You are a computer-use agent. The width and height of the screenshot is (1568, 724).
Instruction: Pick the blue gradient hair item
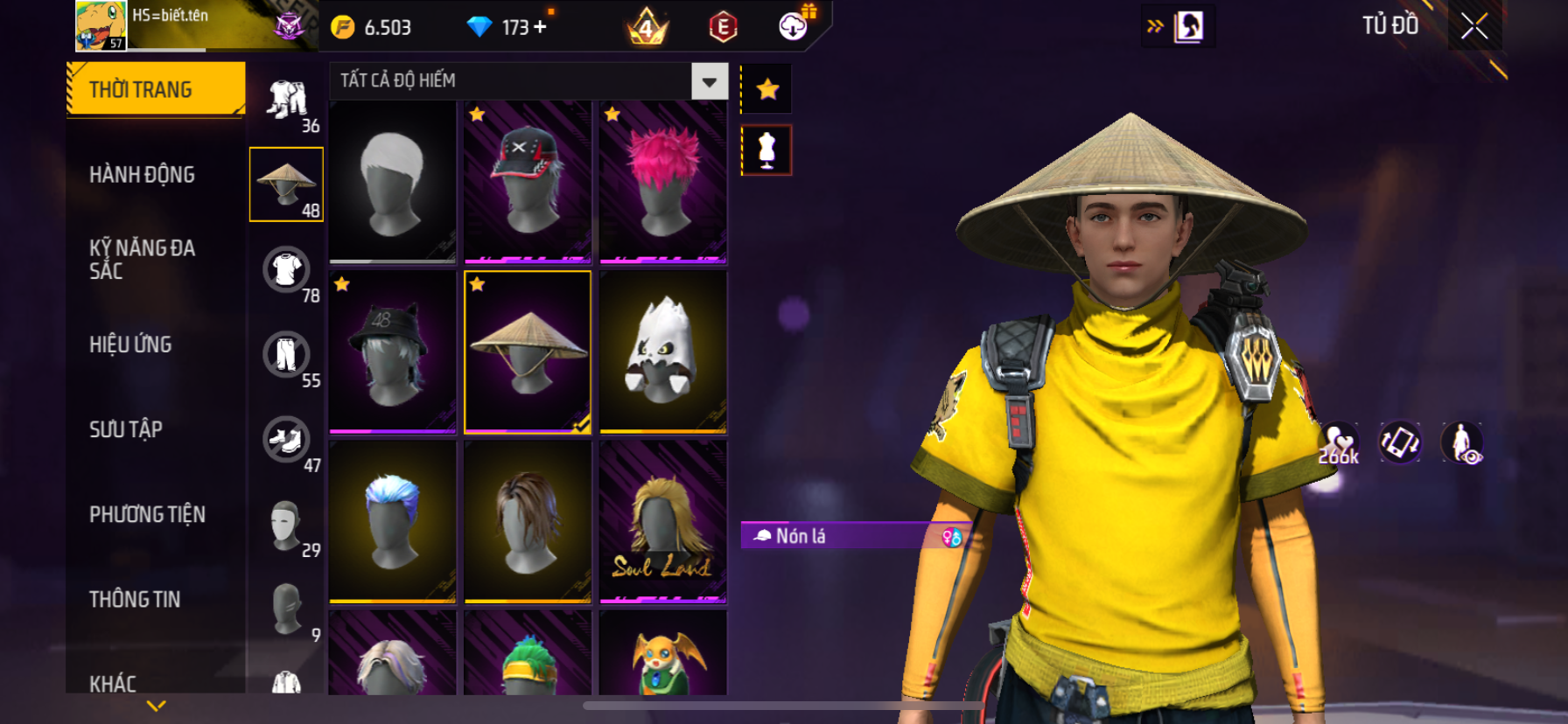pos(393,521)
